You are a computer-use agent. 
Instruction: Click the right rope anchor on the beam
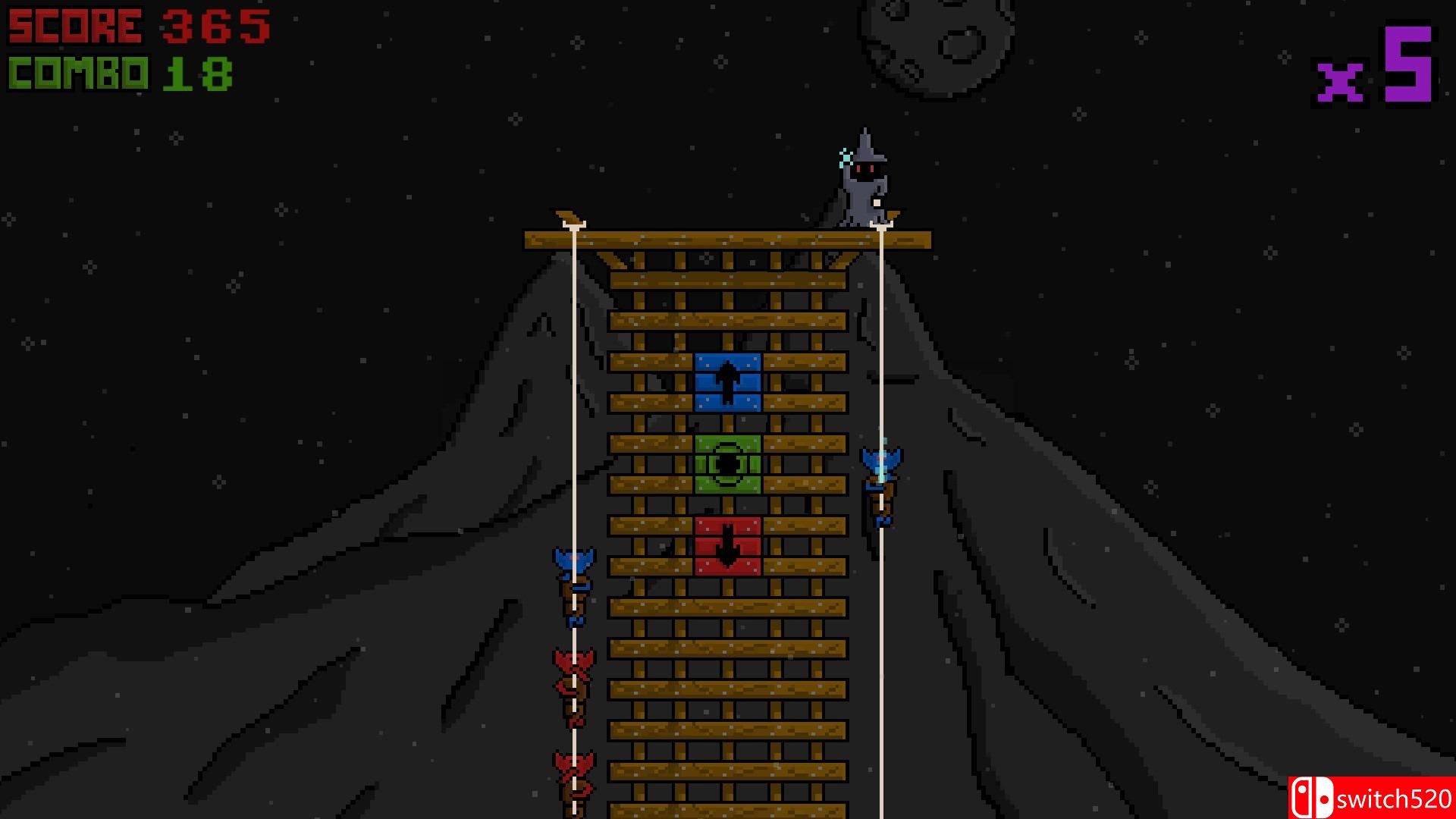pos(880,224)
